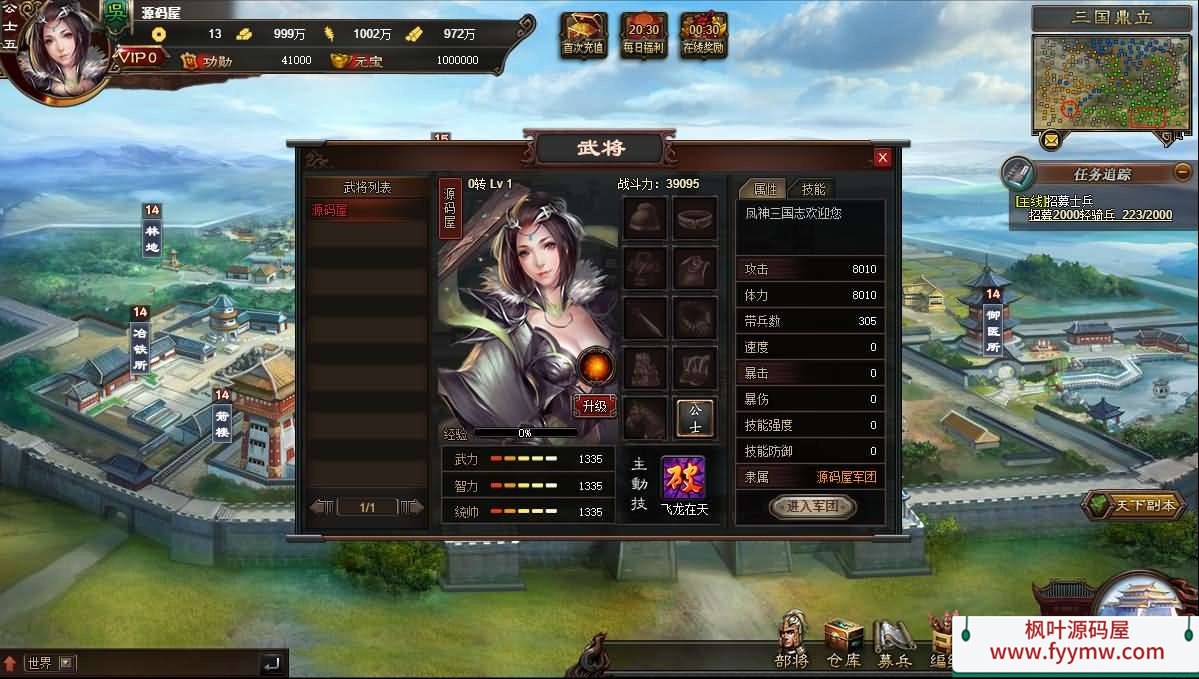Close the 武将 general panel
The width and height of the screenshot is (1199, 679).
coord(882,157)
